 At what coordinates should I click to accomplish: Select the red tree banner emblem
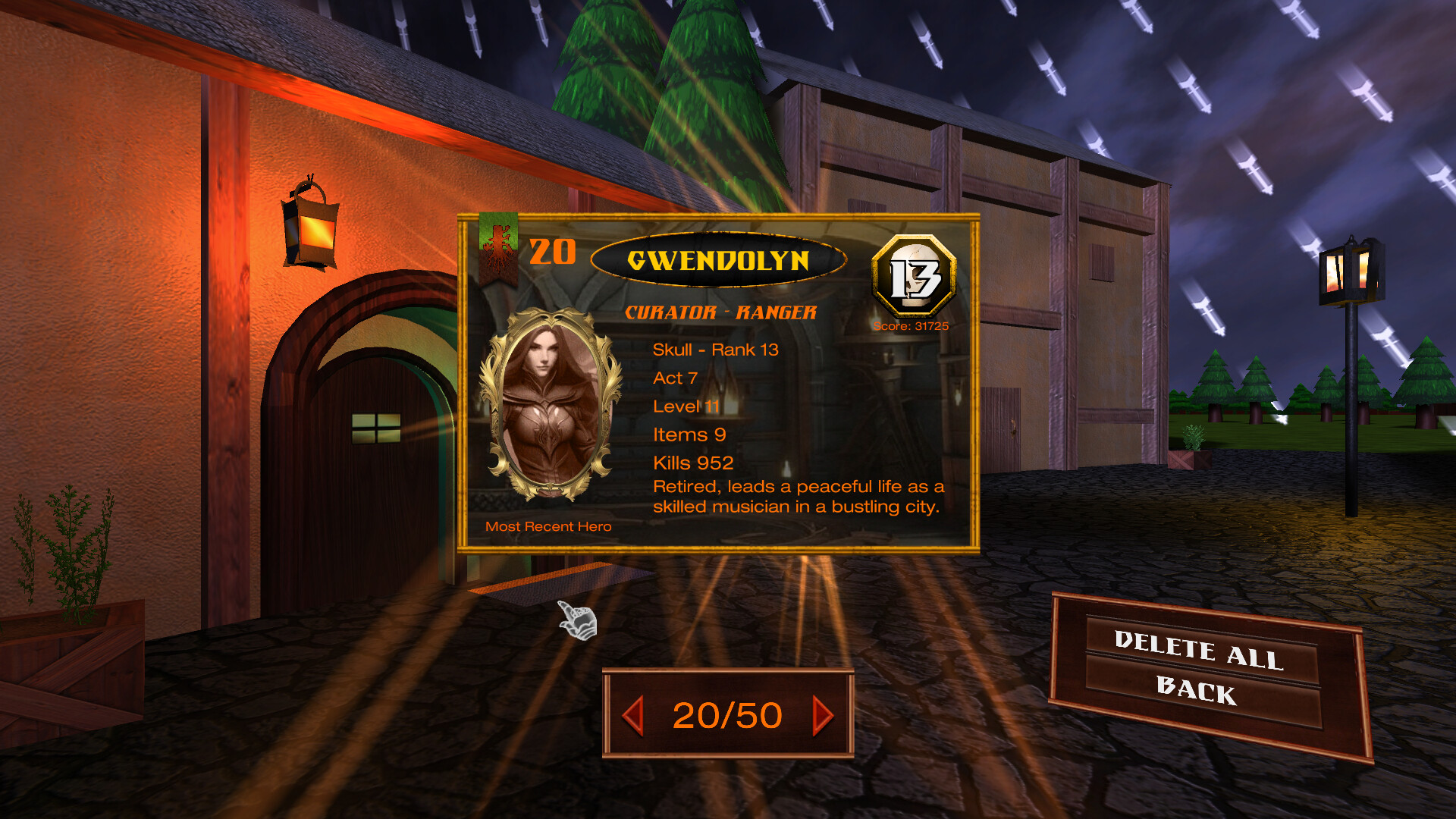coord(497,250)
